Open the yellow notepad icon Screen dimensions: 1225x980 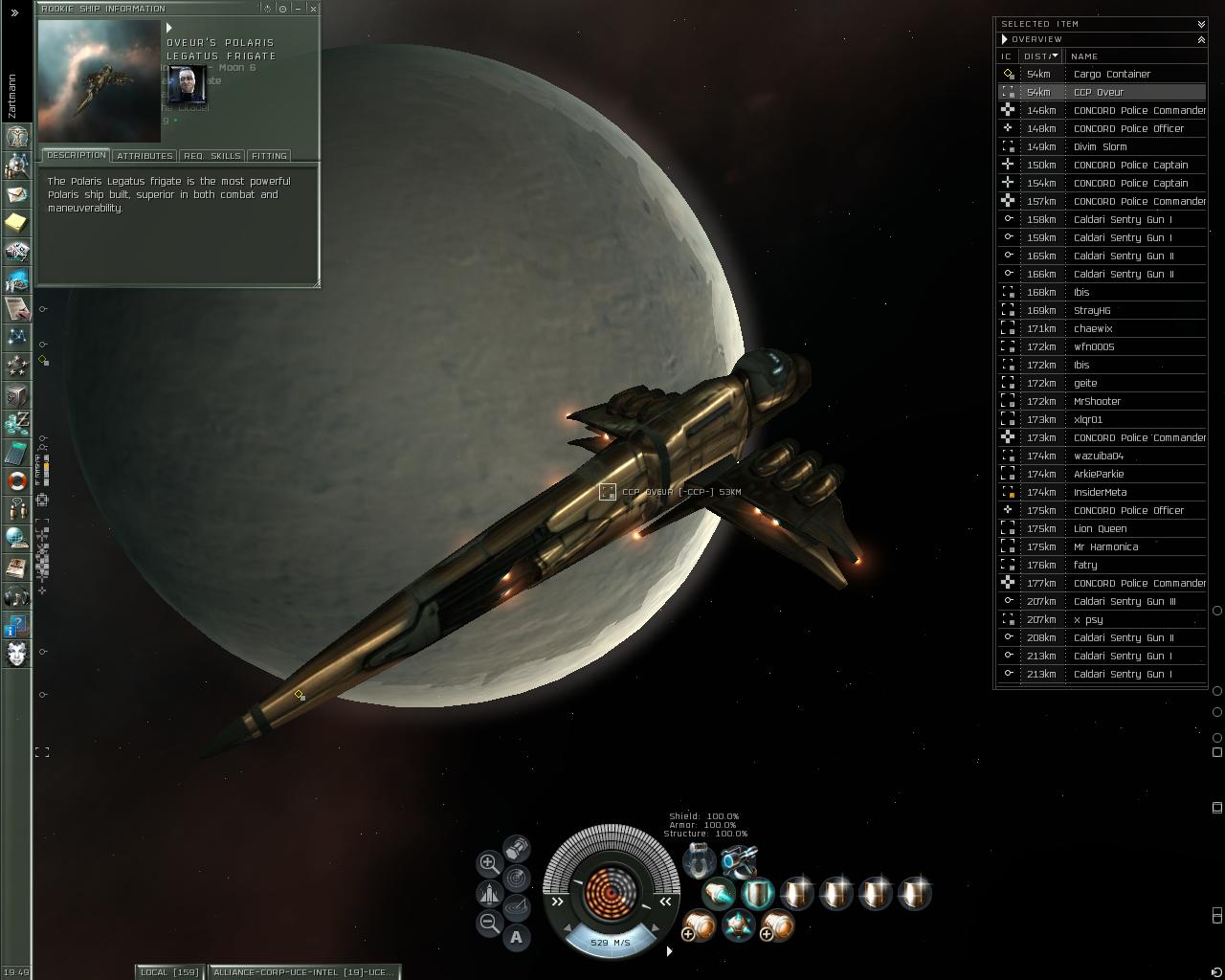[x=17, y=223]
